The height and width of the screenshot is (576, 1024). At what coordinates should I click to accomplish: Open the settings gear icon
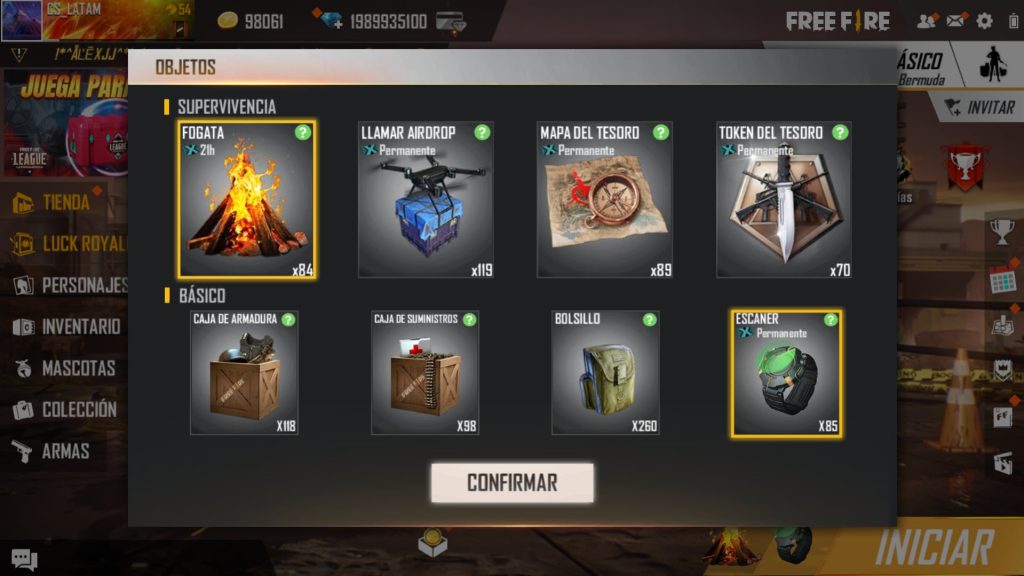tap(984, 21)
